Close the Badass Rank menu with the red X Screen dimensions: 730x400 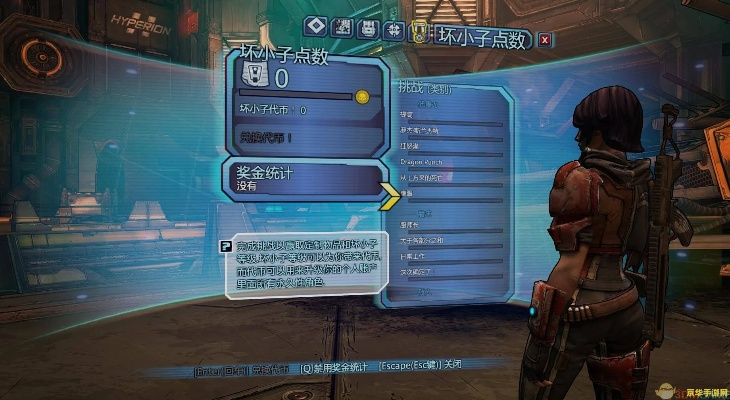[544, 40]
